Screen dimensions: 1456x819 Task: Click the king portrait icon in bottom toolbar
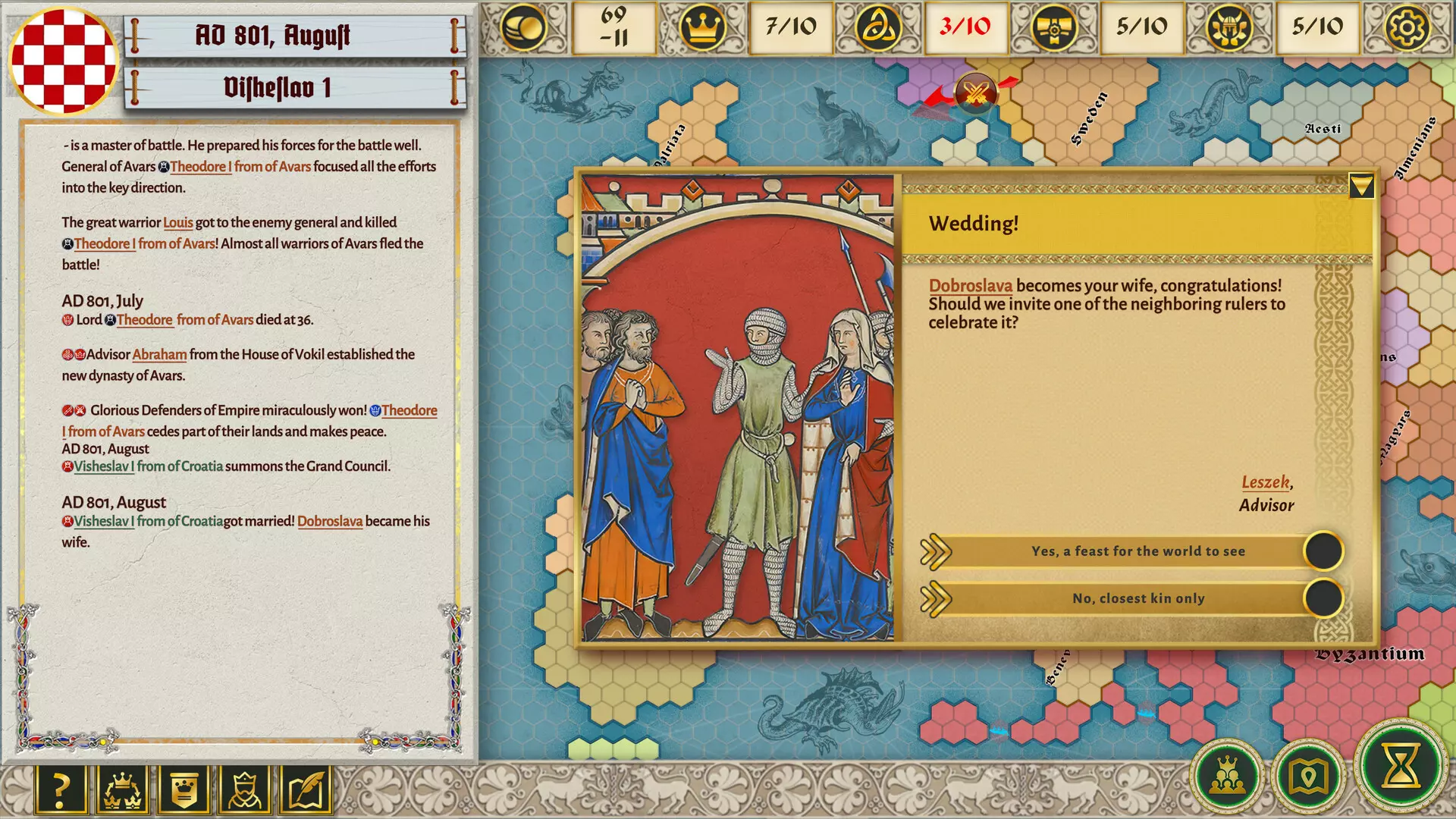click(x=243, y=789)
